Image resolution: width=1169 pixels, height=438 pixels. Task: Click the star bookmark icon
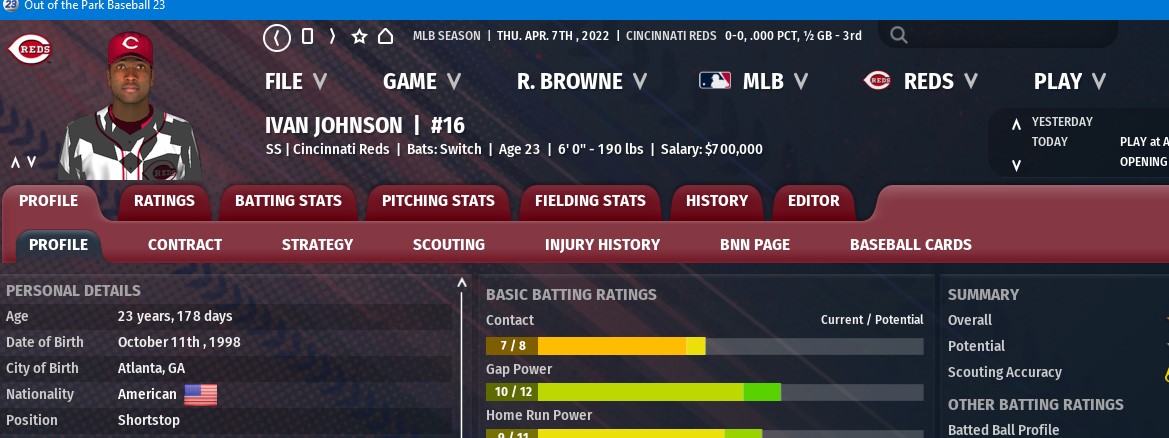(x=359, y=37)
